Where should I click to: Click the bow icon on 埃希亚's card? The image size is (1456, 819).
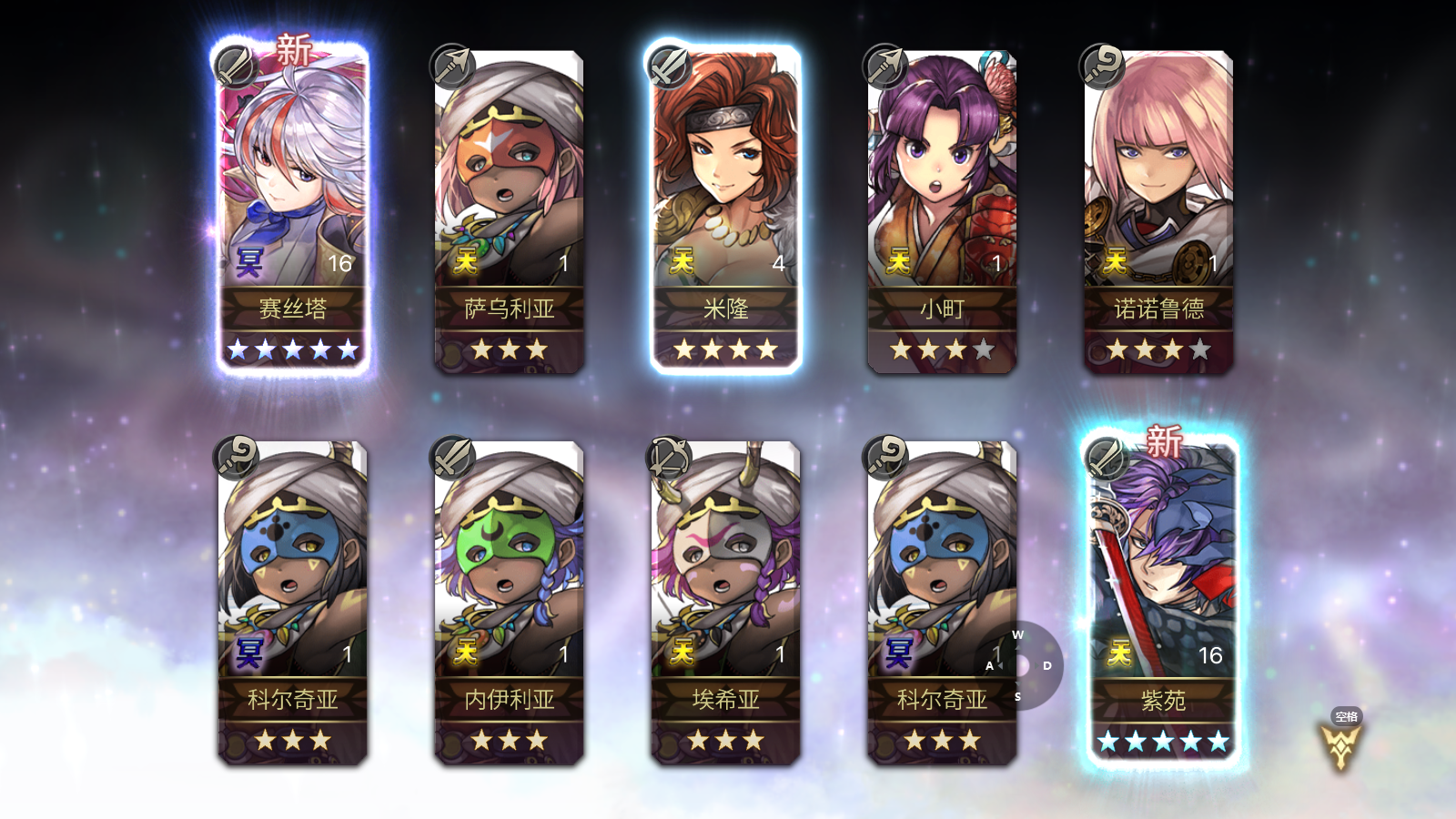click(666, 456)
